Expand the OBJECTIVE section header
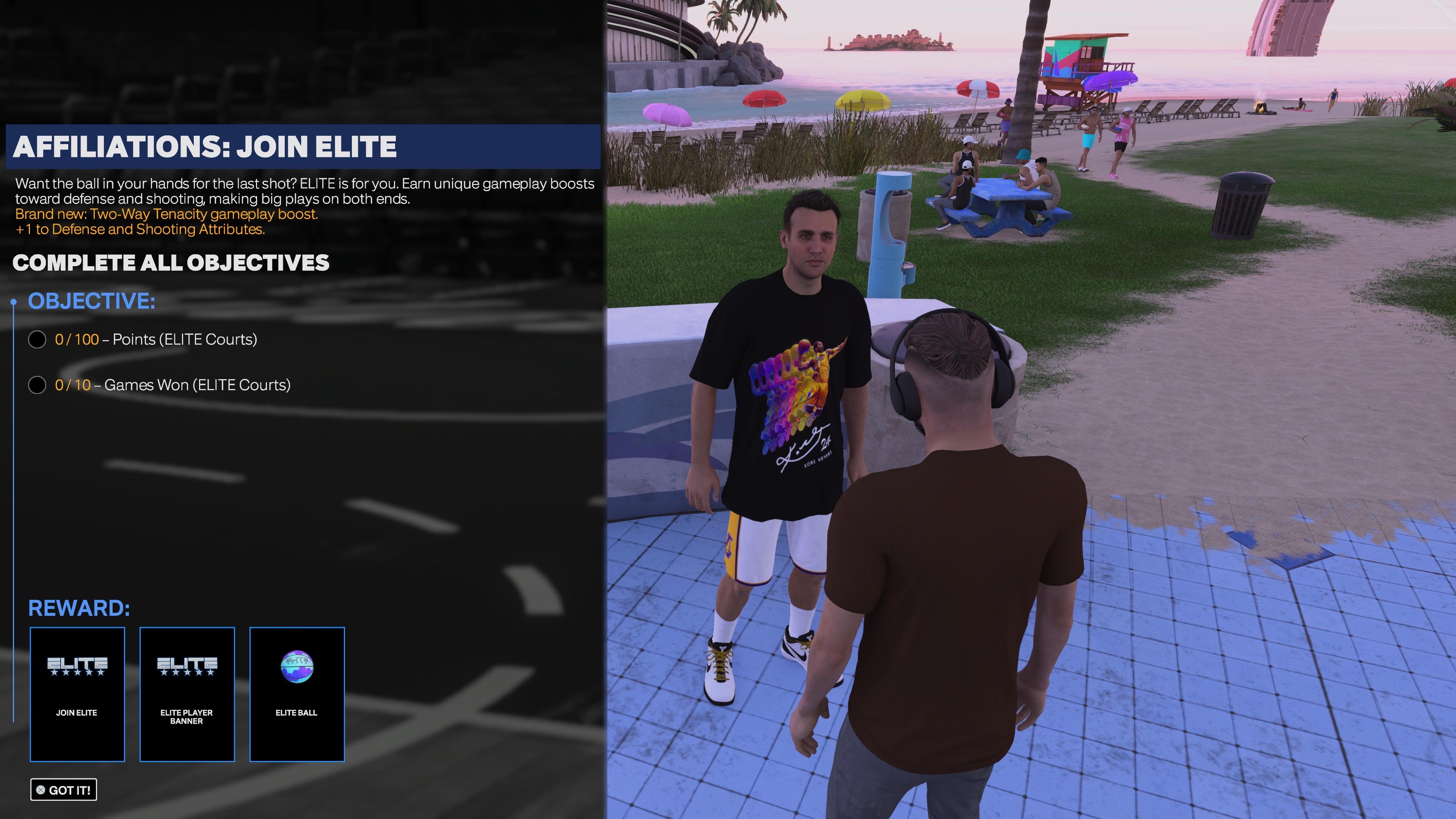 coord(91,301)
